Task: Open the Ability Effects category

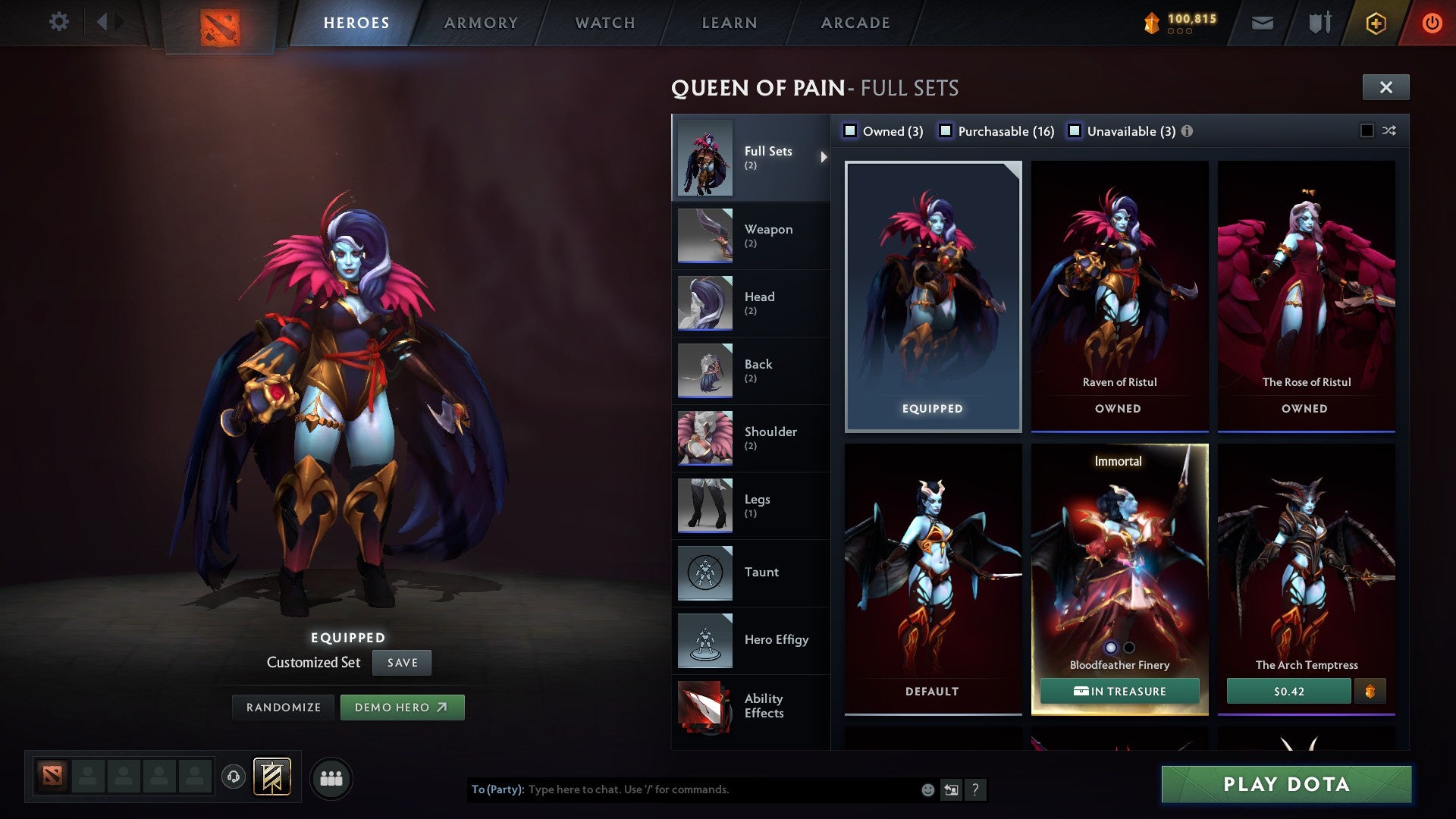Action: click(750, 707)
